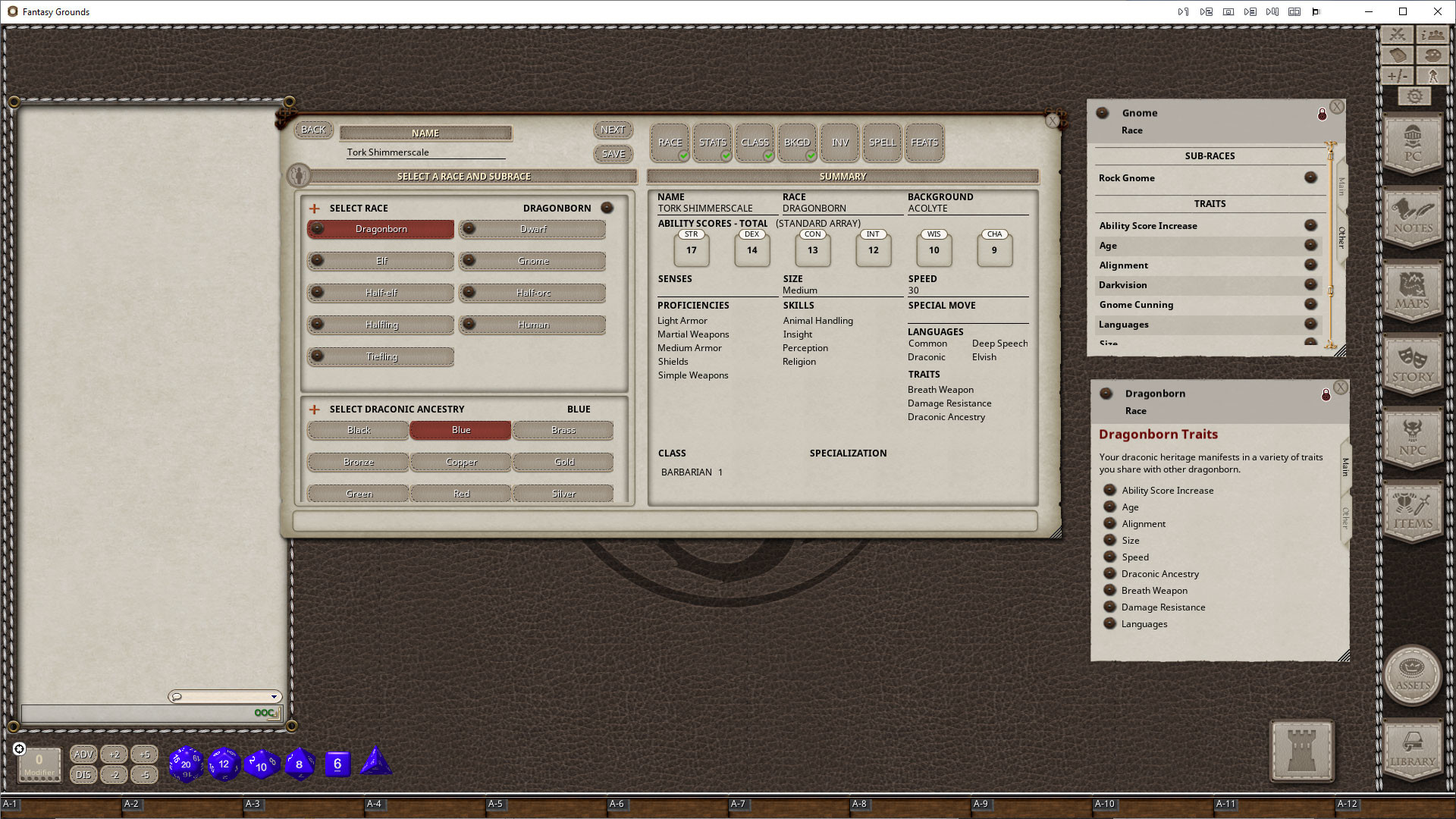Viewport: 1456px width, 819px height.
Task: Roll the blue d20 die
Action: [185, 764]
